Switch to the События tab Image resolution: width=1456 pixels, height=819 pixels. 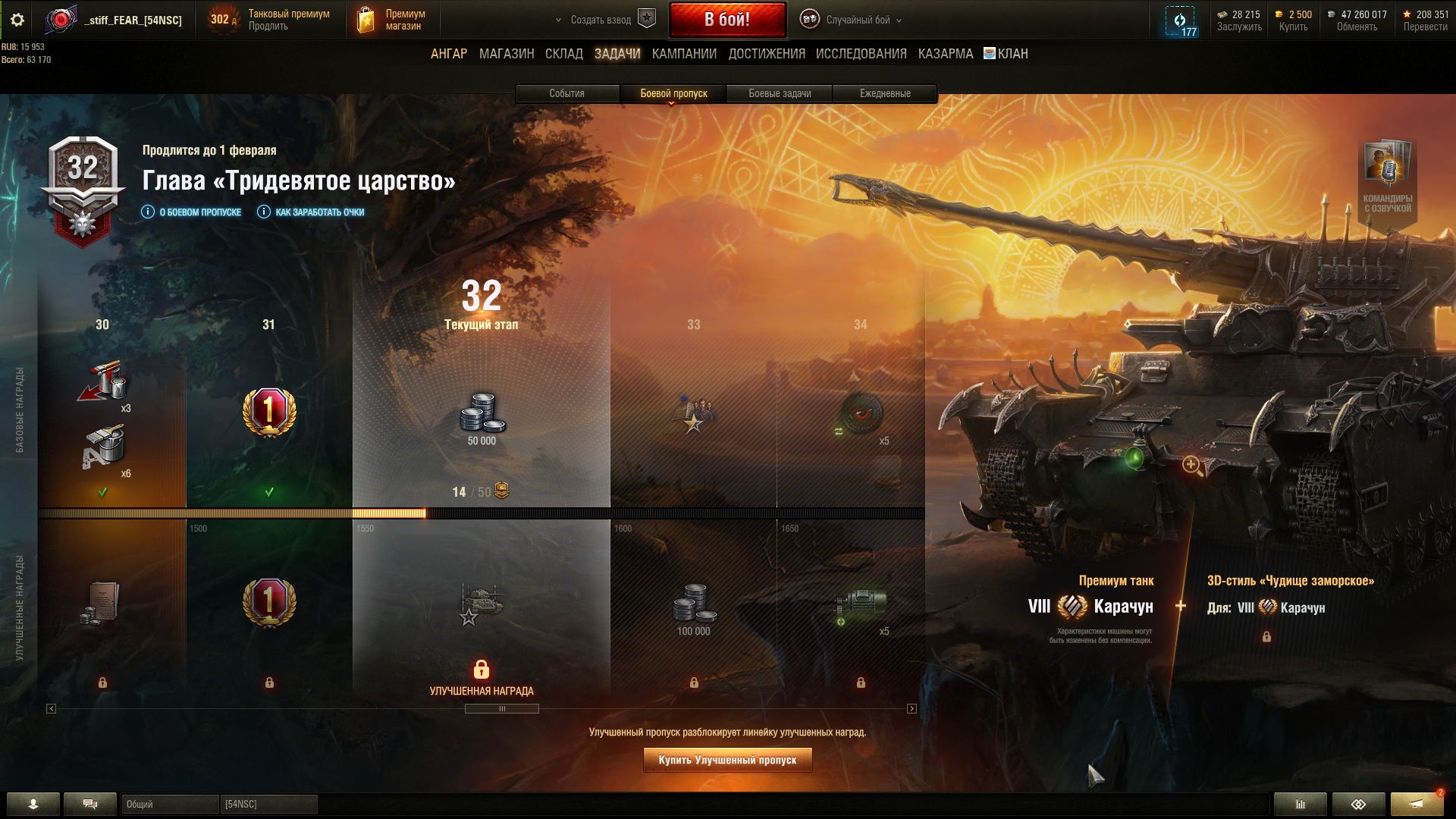point(566,93)
